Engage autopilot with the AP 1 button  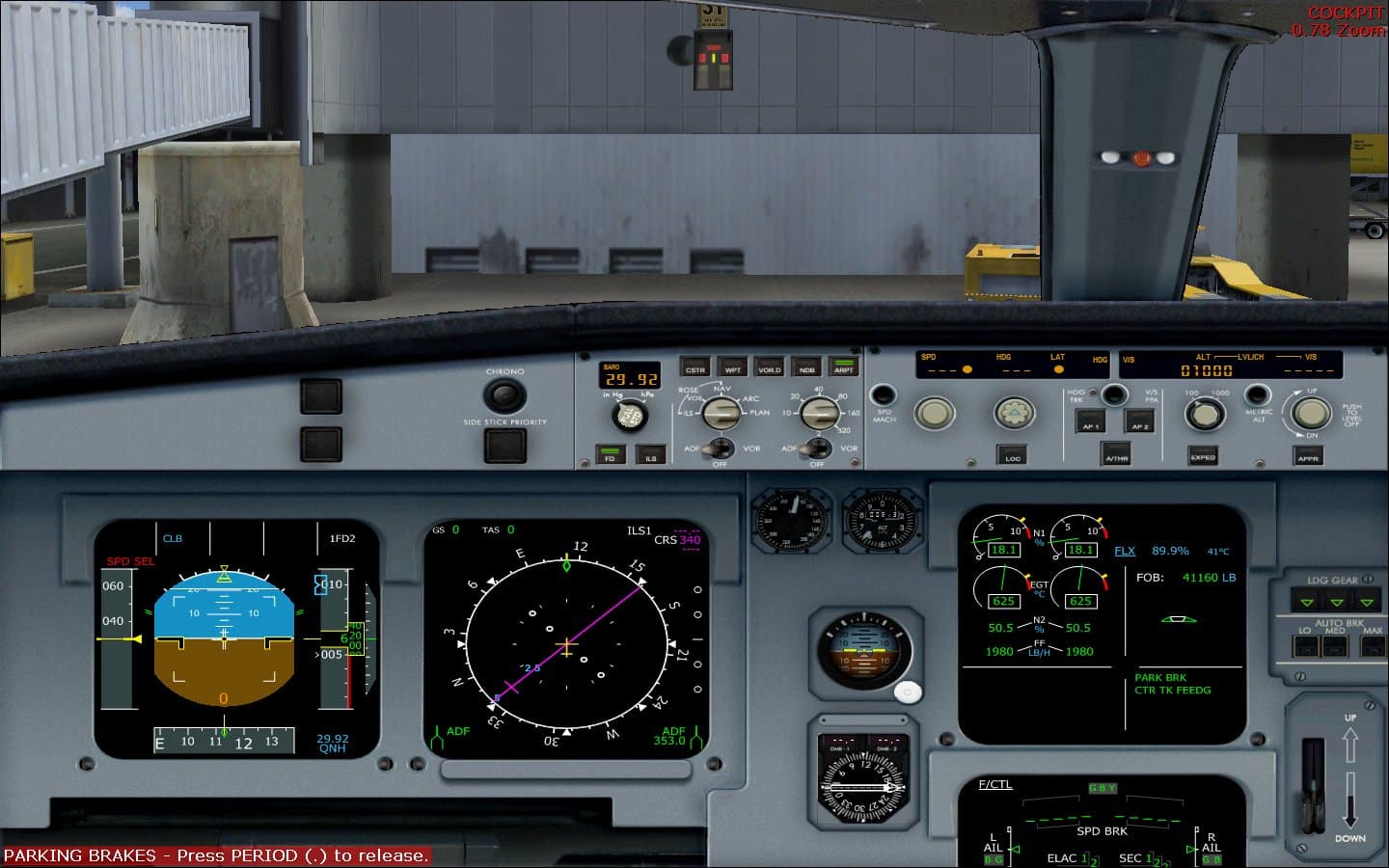tap(1091, 421)
